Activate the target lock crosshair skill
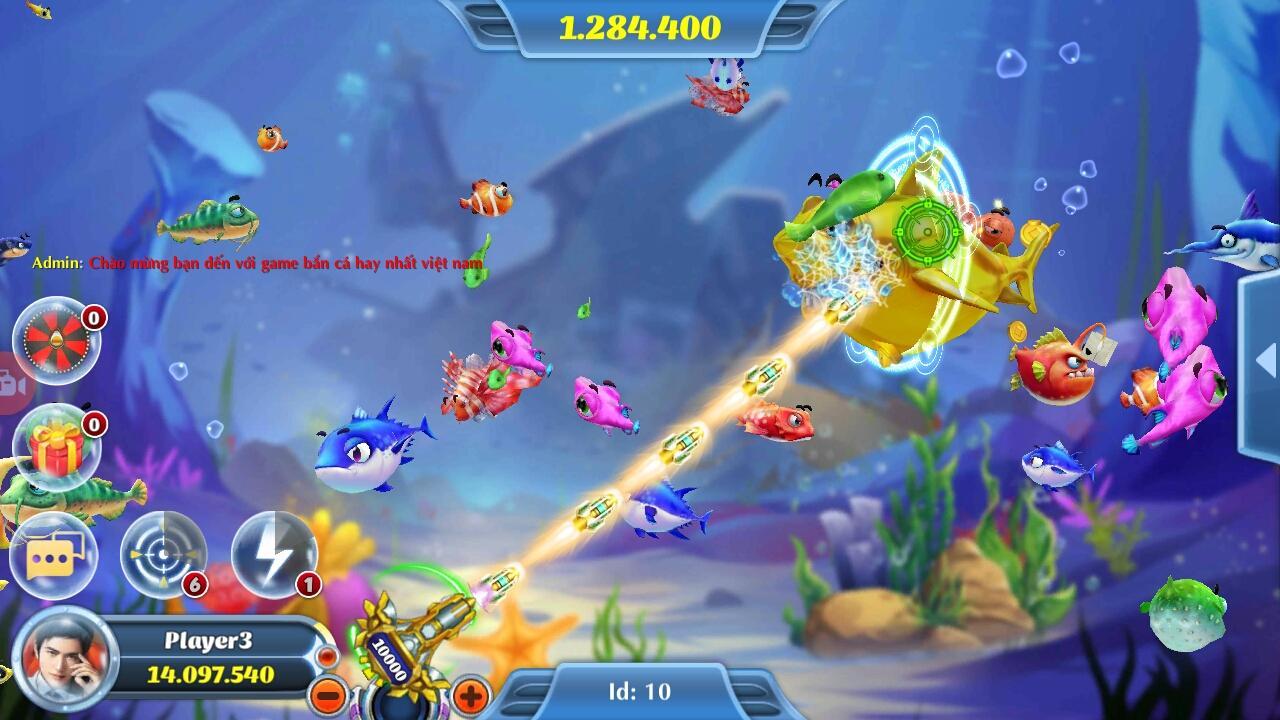Image resolution: width=1280 pixels, height=720 pixels. (163, 553)
